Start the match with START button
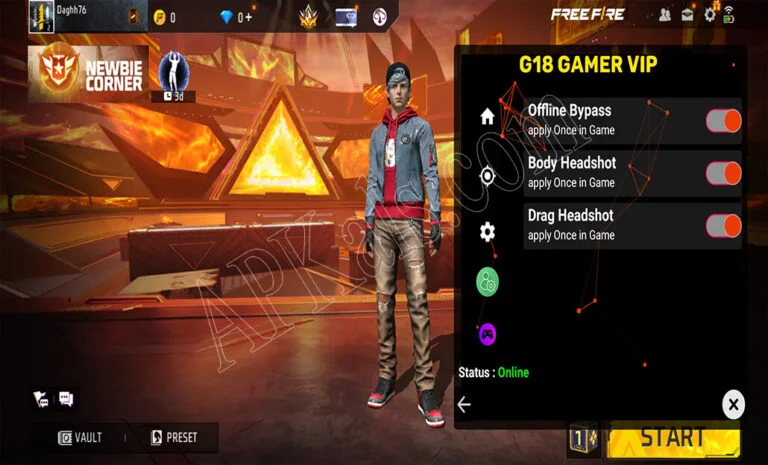The image size is (768, 465). point(673,438)
